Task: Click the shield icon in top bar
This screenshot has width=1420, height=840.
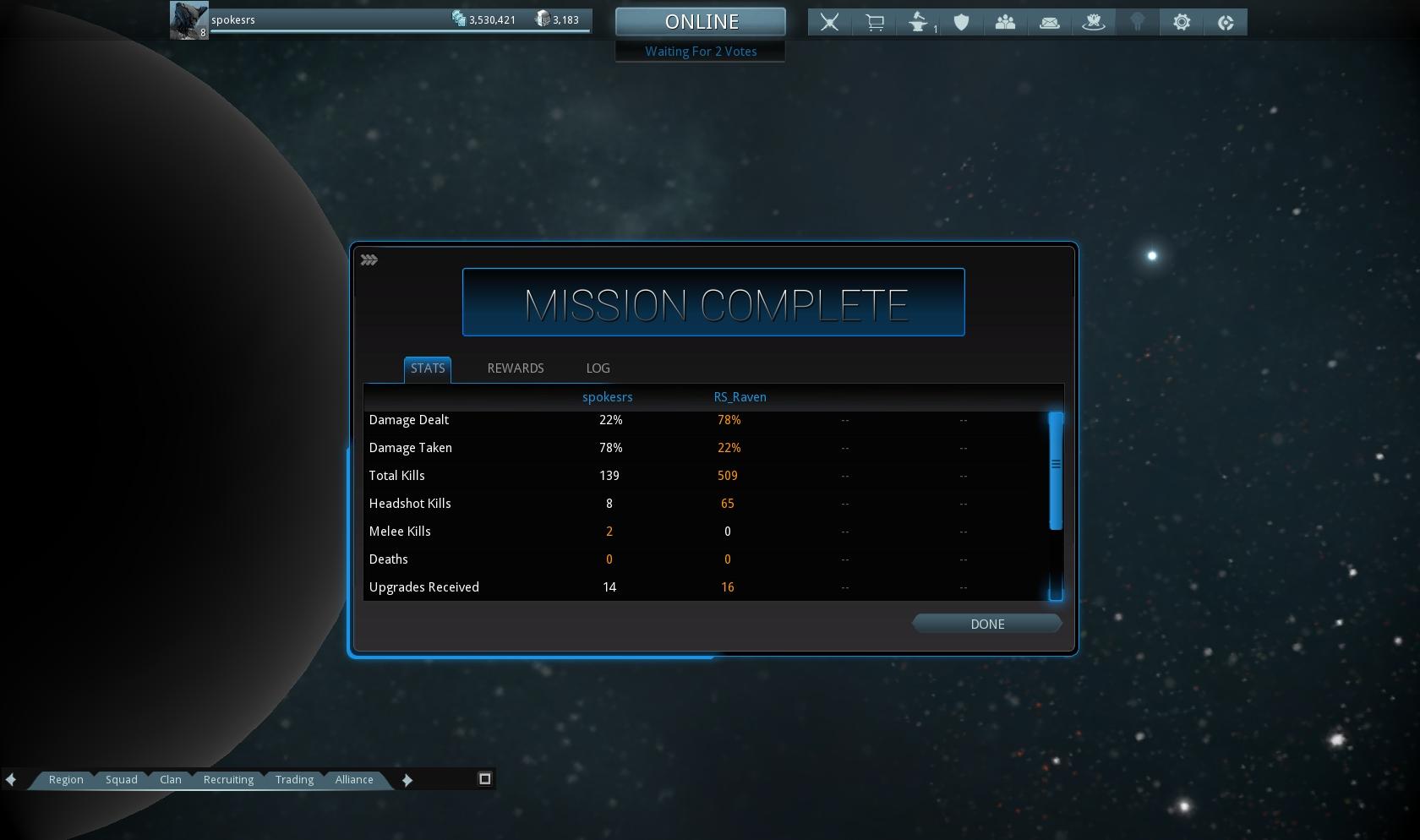Action: tap(961, 23)
